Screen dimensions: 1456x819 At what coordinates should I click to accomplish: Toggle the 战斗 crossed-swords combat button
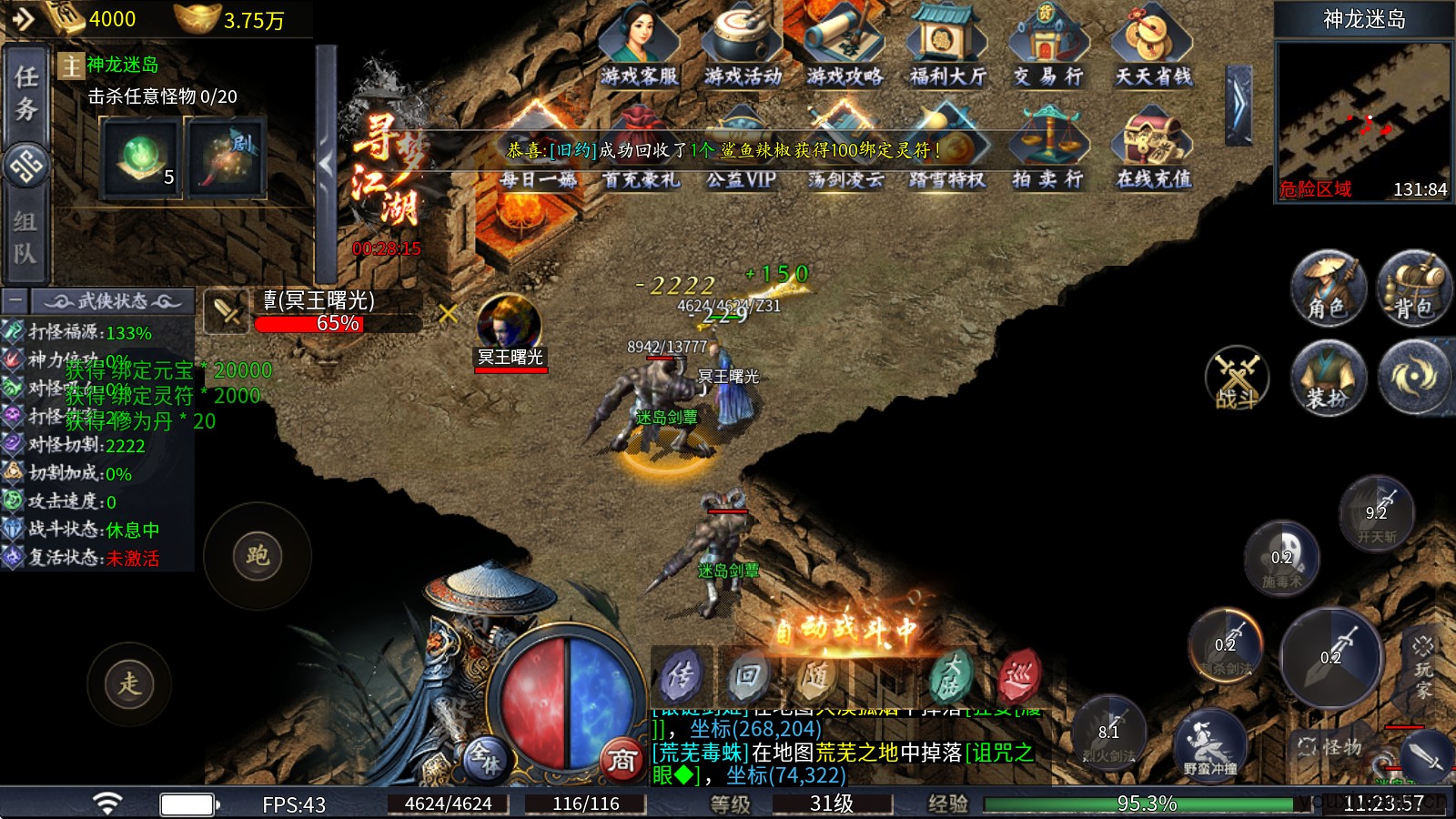pyautogui.click(x=1237, y=378)
